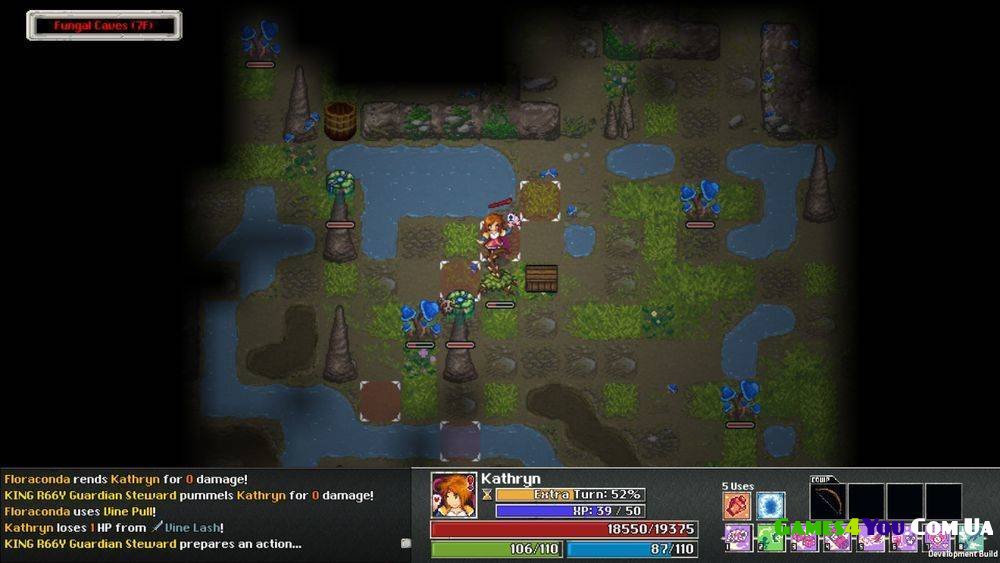Activate the teal hotbar skill number 8

(970, 539)
